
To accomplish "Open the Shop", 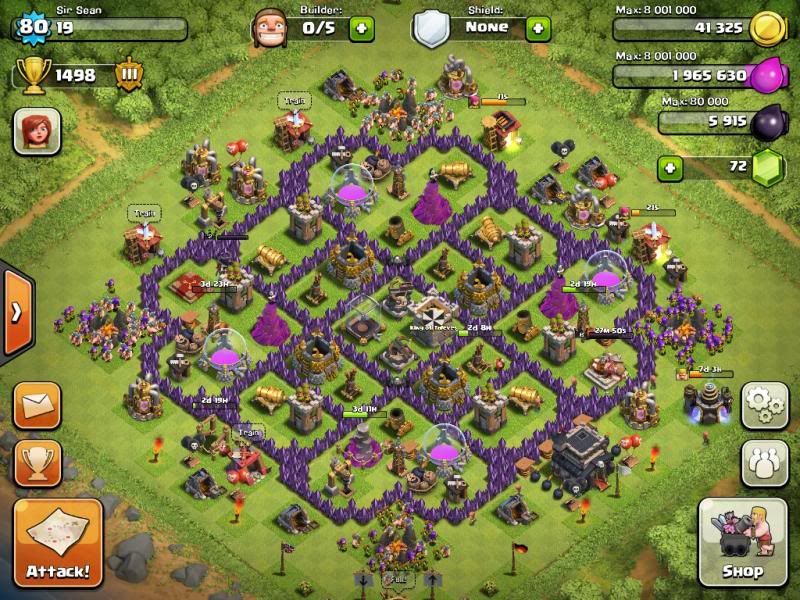I will (742, 543).
